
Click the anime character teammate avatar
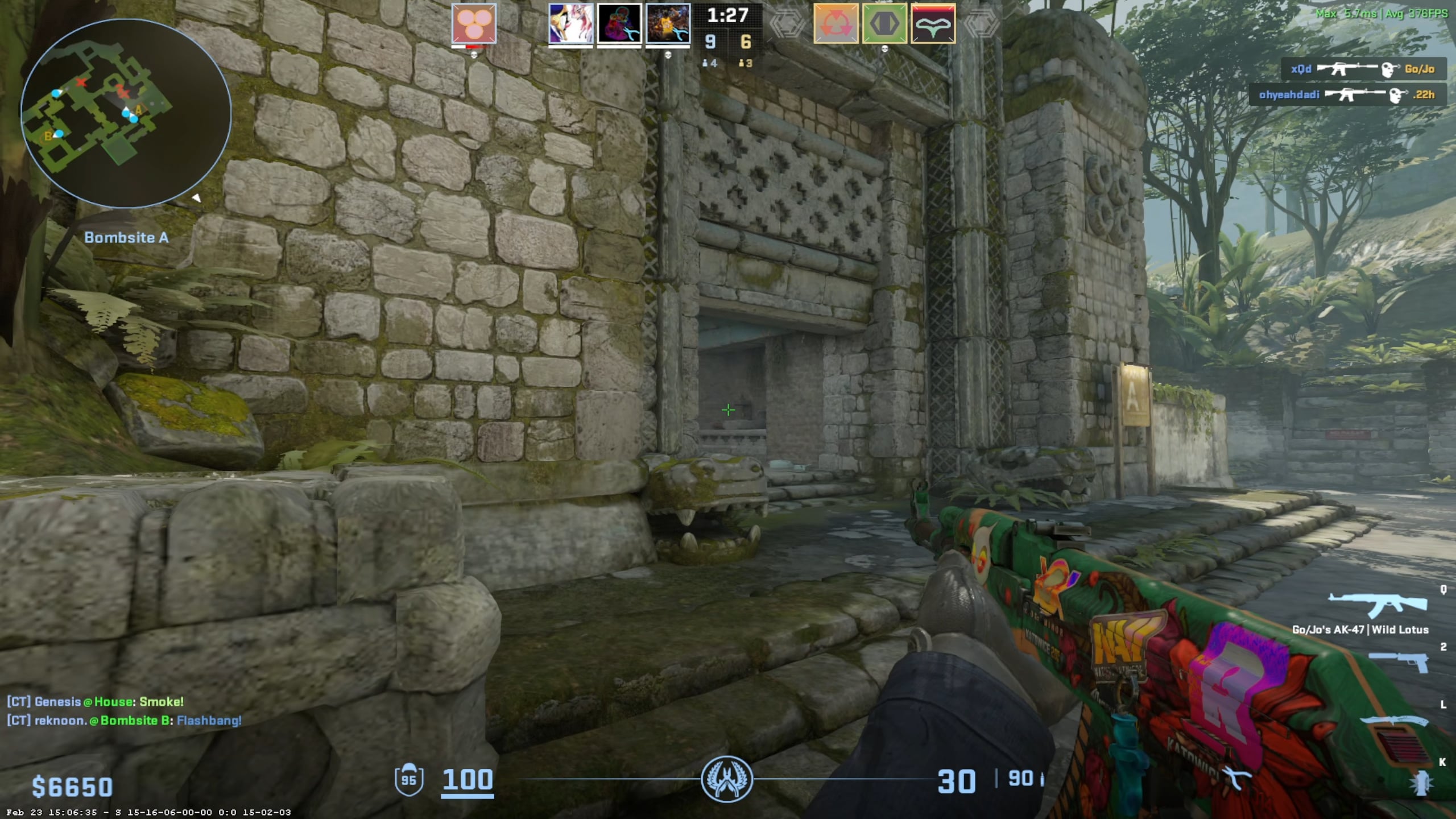570,24
